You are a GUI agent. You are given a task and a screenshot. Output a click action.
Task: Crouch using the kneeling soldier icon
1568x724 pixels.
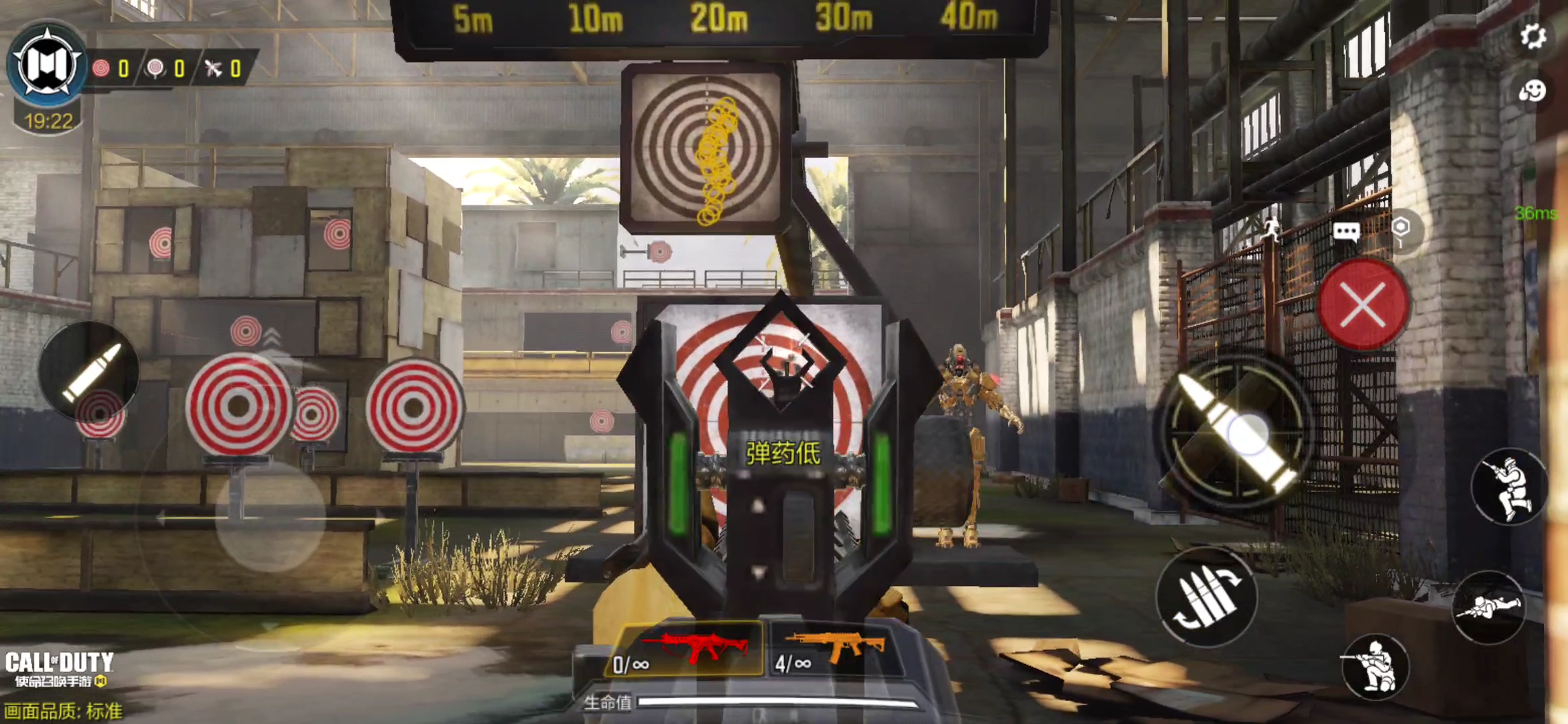tap(1375, 666)
